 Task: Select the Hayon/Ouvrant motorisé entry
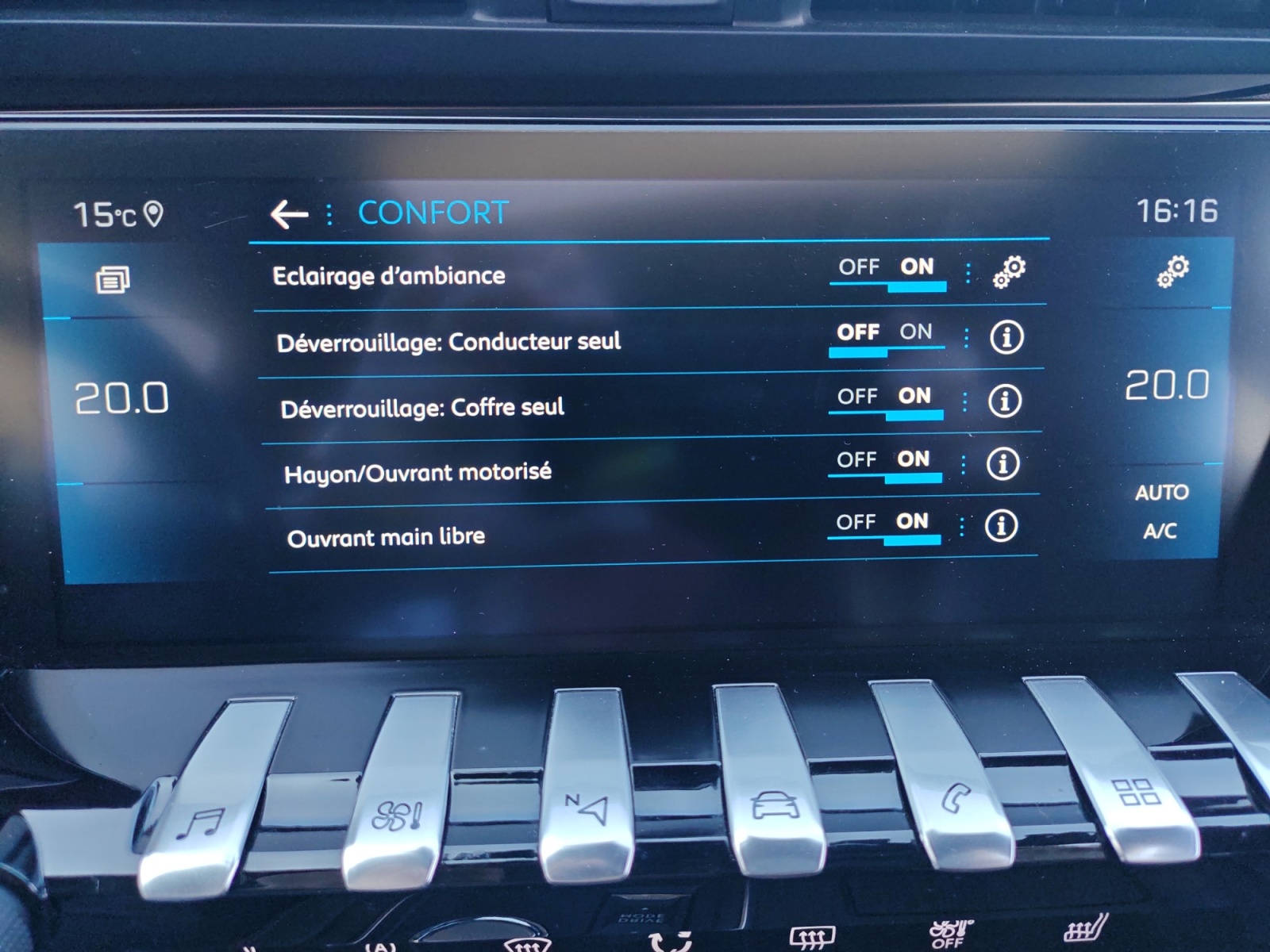coord(419,471)
